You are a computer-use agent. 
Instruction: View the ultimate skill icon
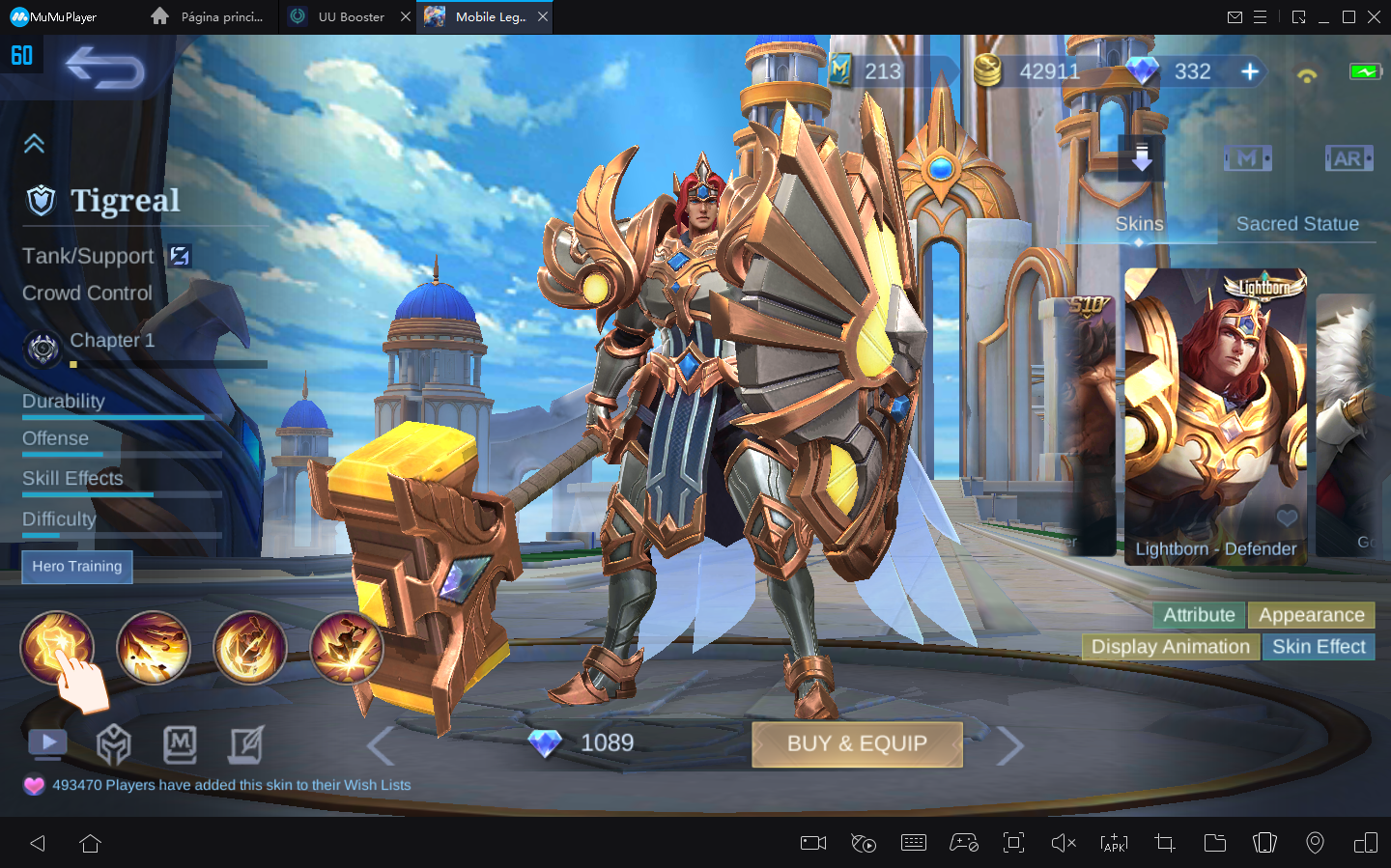[x=346, y=648]
